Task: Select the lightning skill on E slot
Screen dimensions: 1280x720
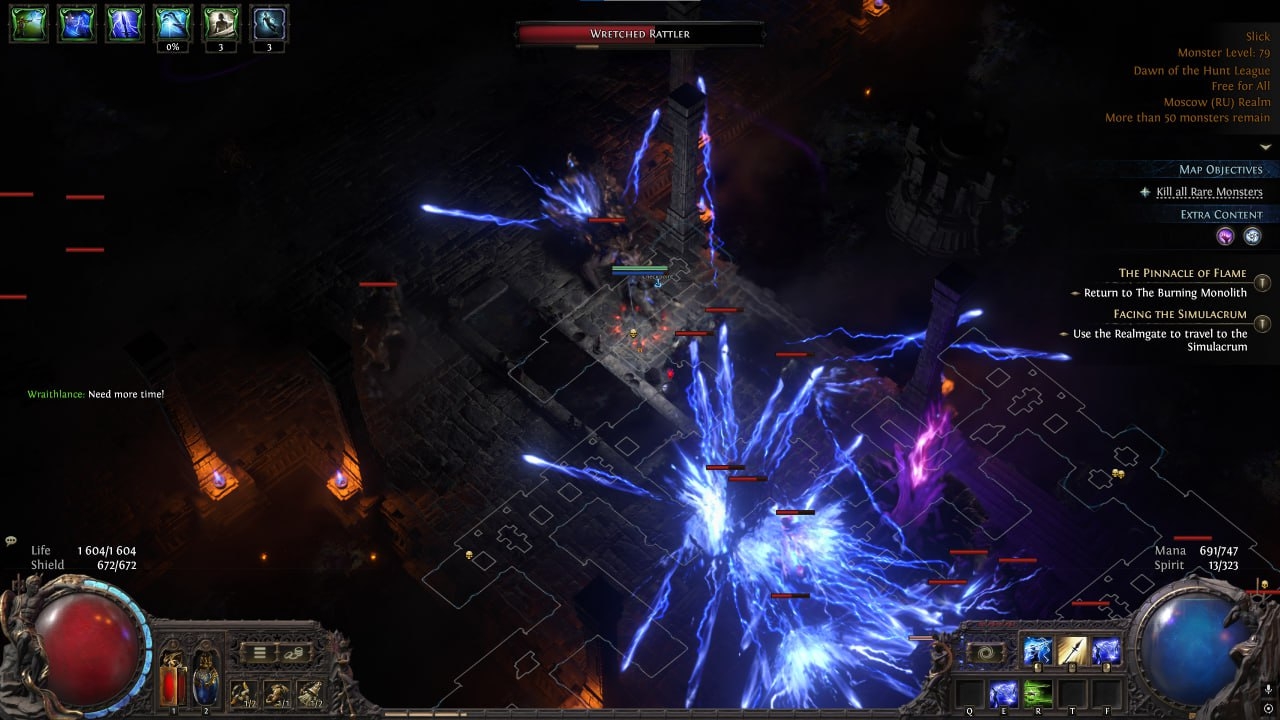Action: point(1003,693)
